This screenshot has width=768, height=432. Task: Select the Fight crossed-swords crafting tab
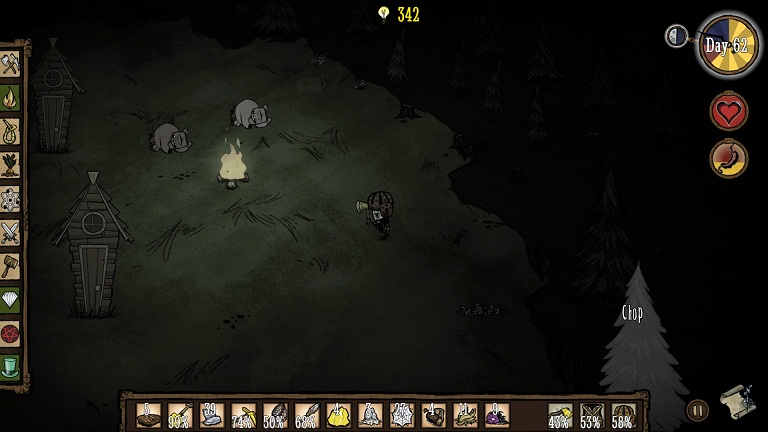pyautogui.click(x=10, y=232)
